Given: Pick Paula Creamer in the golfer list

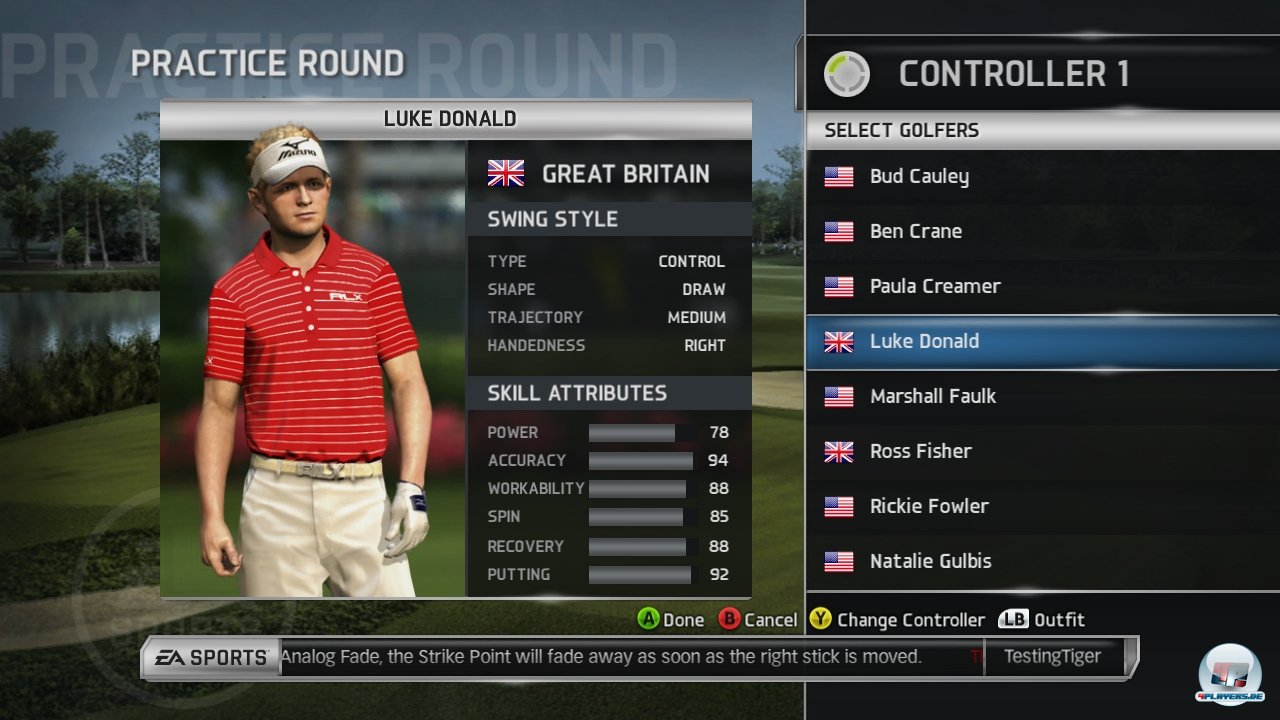Looking at the screenshot, I should (934, 287).
